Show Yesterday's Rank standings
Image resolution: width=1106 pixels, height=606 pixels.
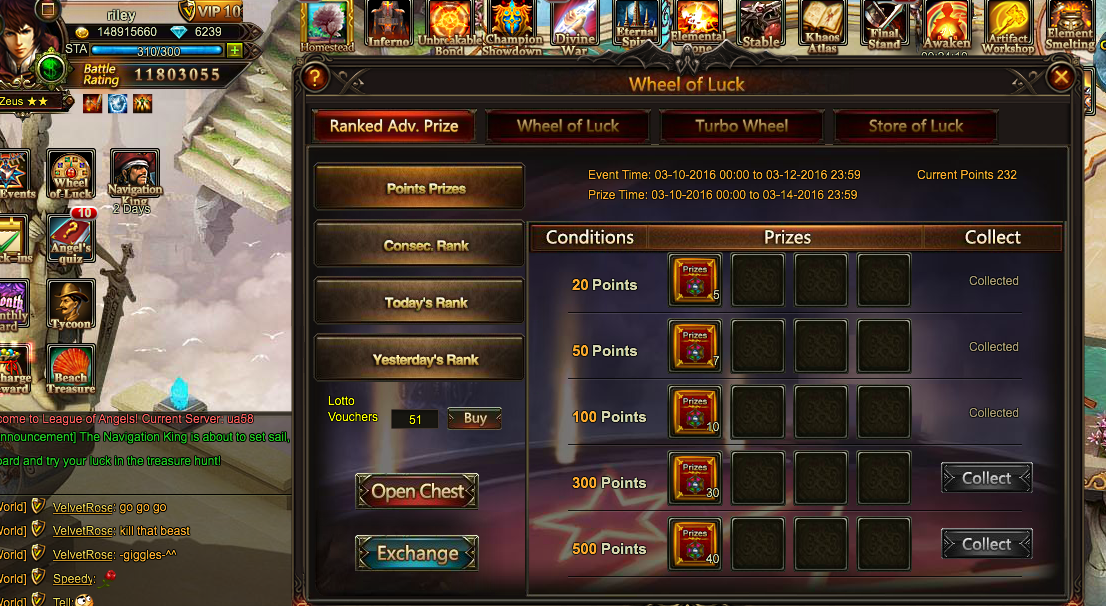(420, 359)
